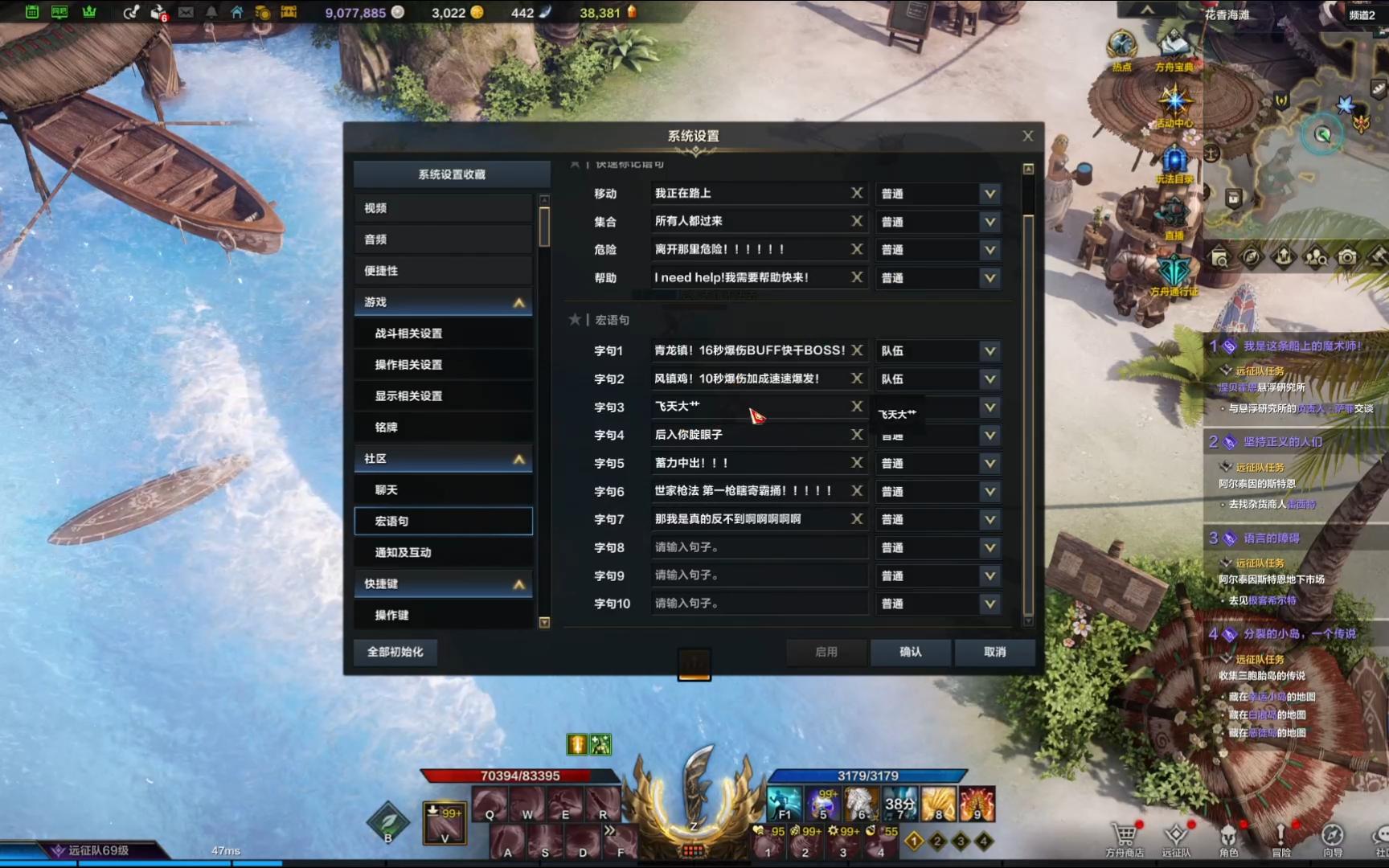Open the 冒险 adventure menu
This screenshot has height=868, width=1389.
(1281, 836)
